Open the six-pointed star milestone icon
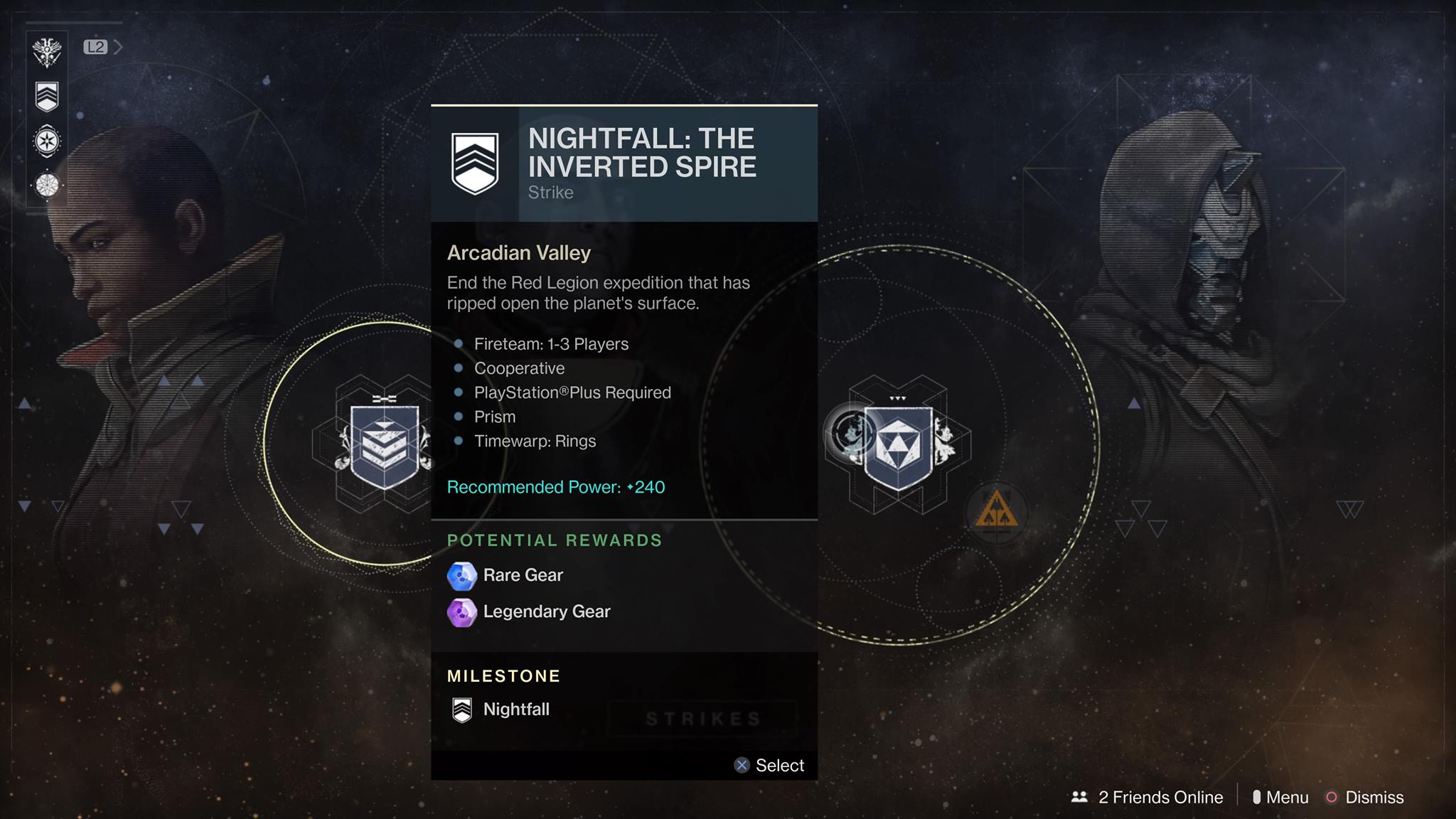Image resolution: width=1456 pixels, height=819 pixels. (47, 141)
